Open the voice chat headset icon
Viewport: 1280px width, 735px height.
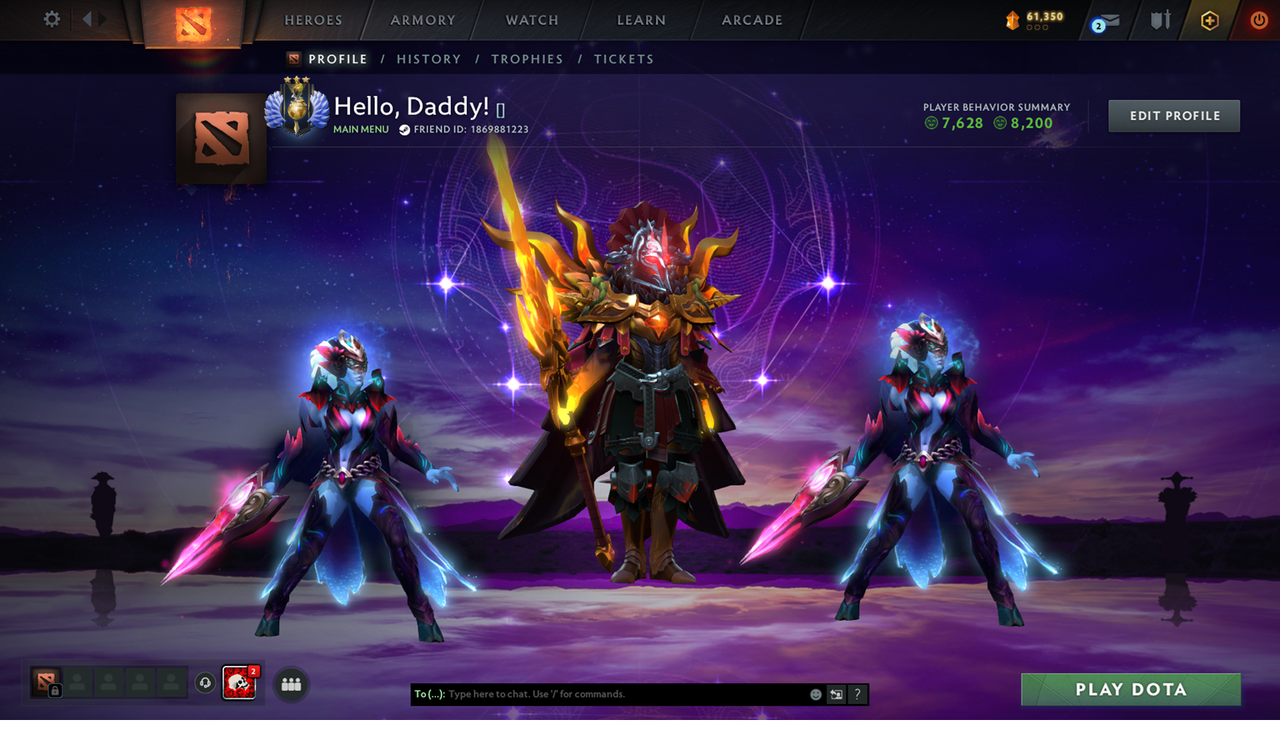coord(204,683)
